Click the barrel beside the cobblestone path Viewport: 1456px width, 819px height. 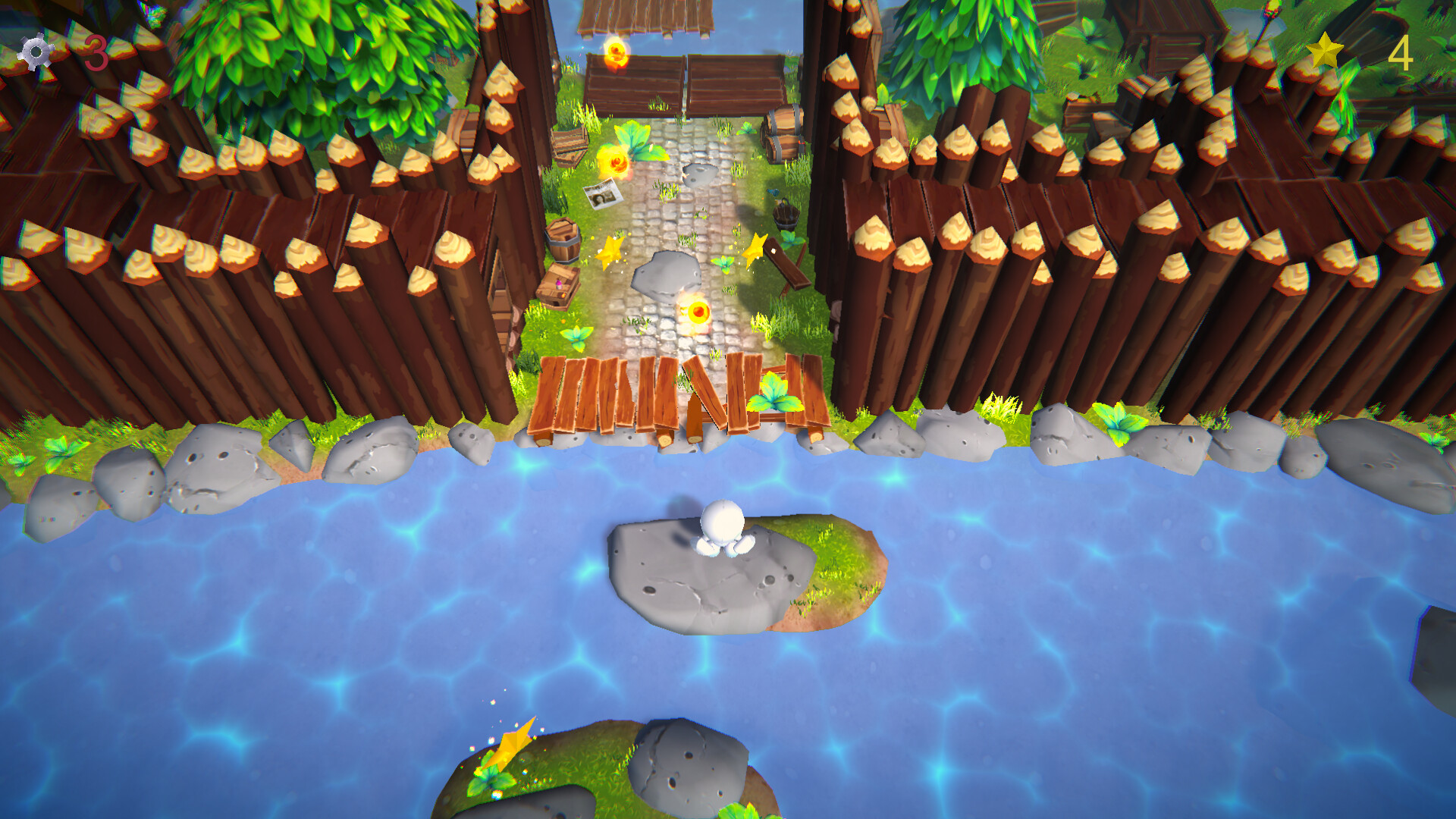(x=563, y=241)
